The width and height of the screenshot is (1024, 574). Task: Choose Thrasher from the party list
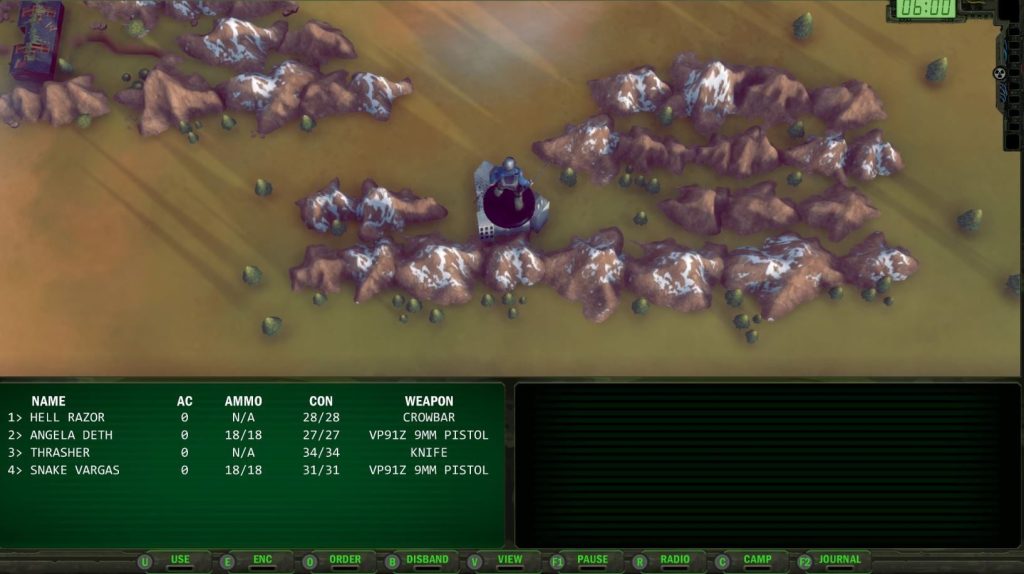coord(59,452)
